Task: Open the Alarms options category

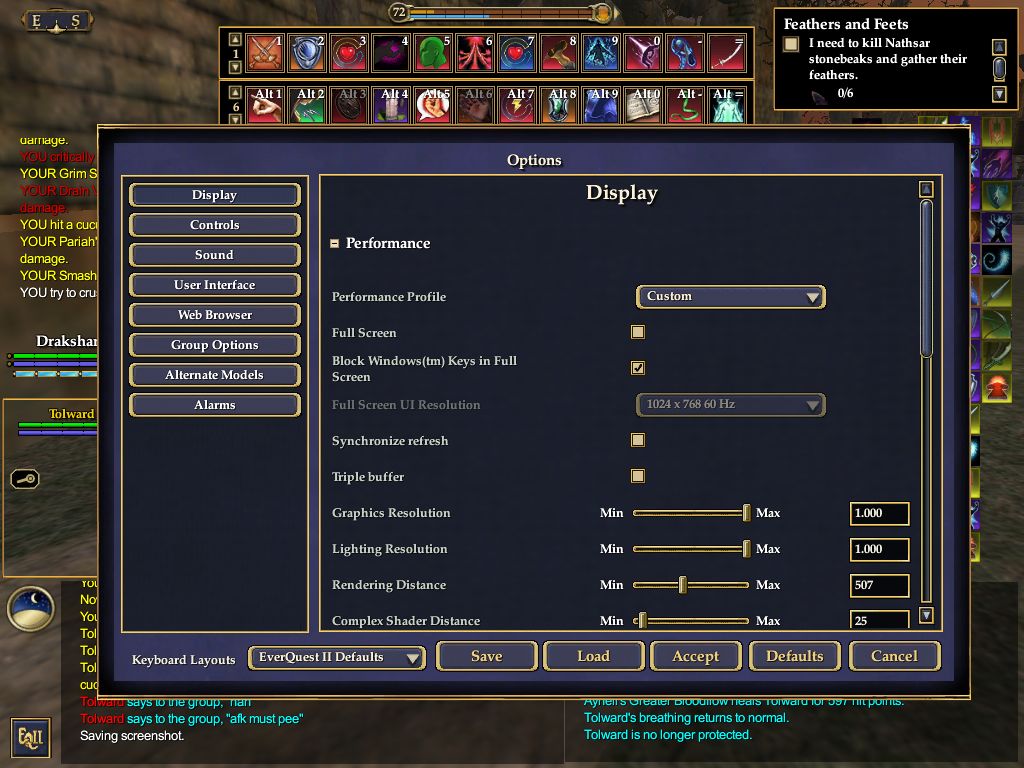Action: [x=214, y=405]
